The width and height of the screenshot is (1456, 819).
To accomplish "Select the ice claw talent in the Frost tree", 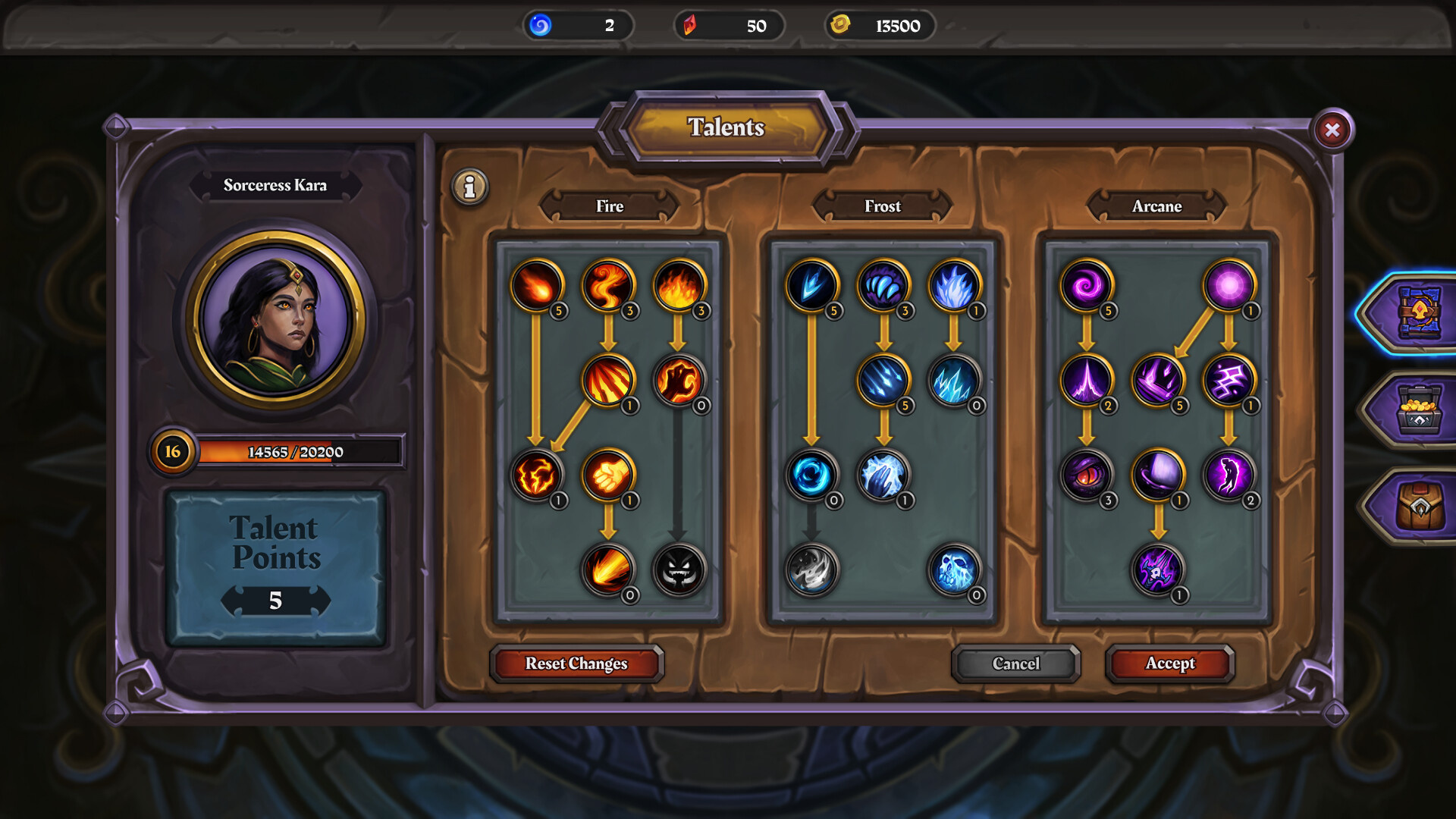I will (881, 287).
